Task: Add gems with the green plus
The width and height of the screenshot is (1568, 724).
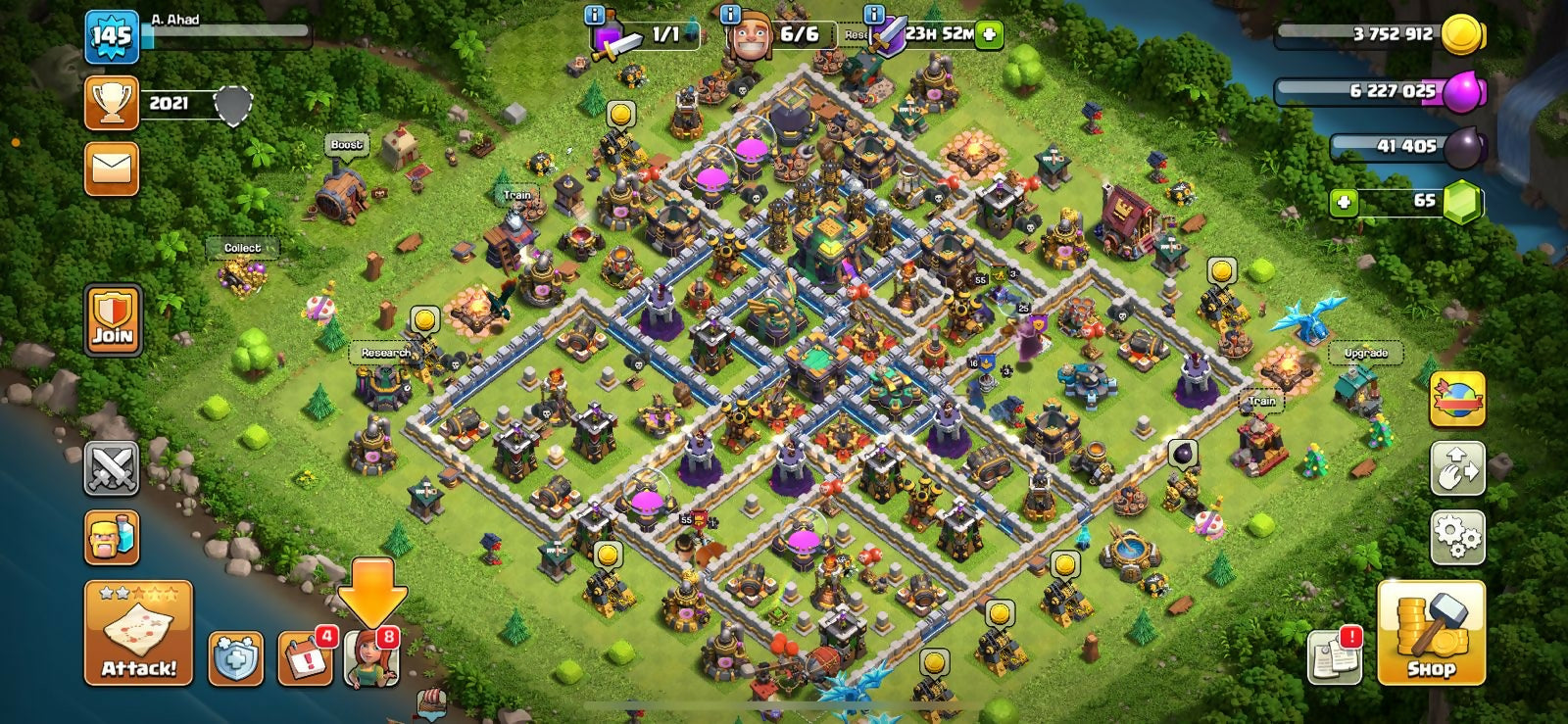Action: pos(1344,202)
